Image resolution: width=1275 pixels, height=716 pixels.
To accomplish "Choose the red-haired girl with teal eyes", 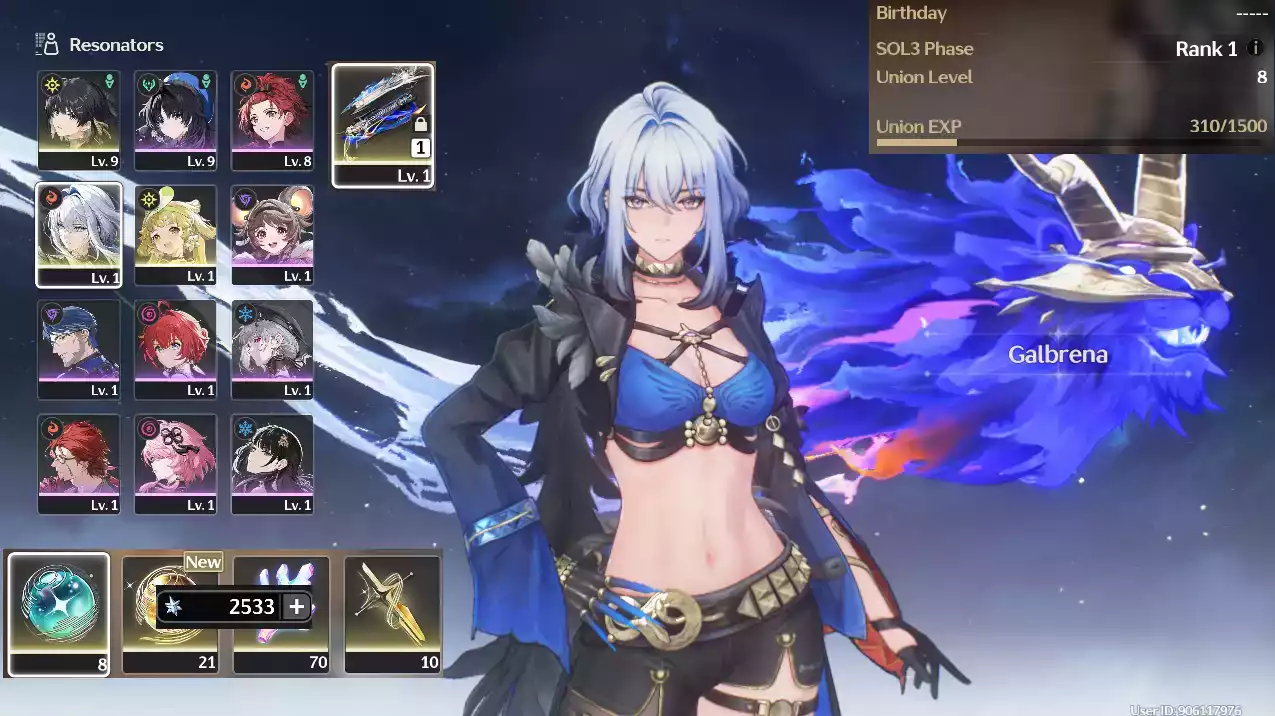I will [175, 348].
